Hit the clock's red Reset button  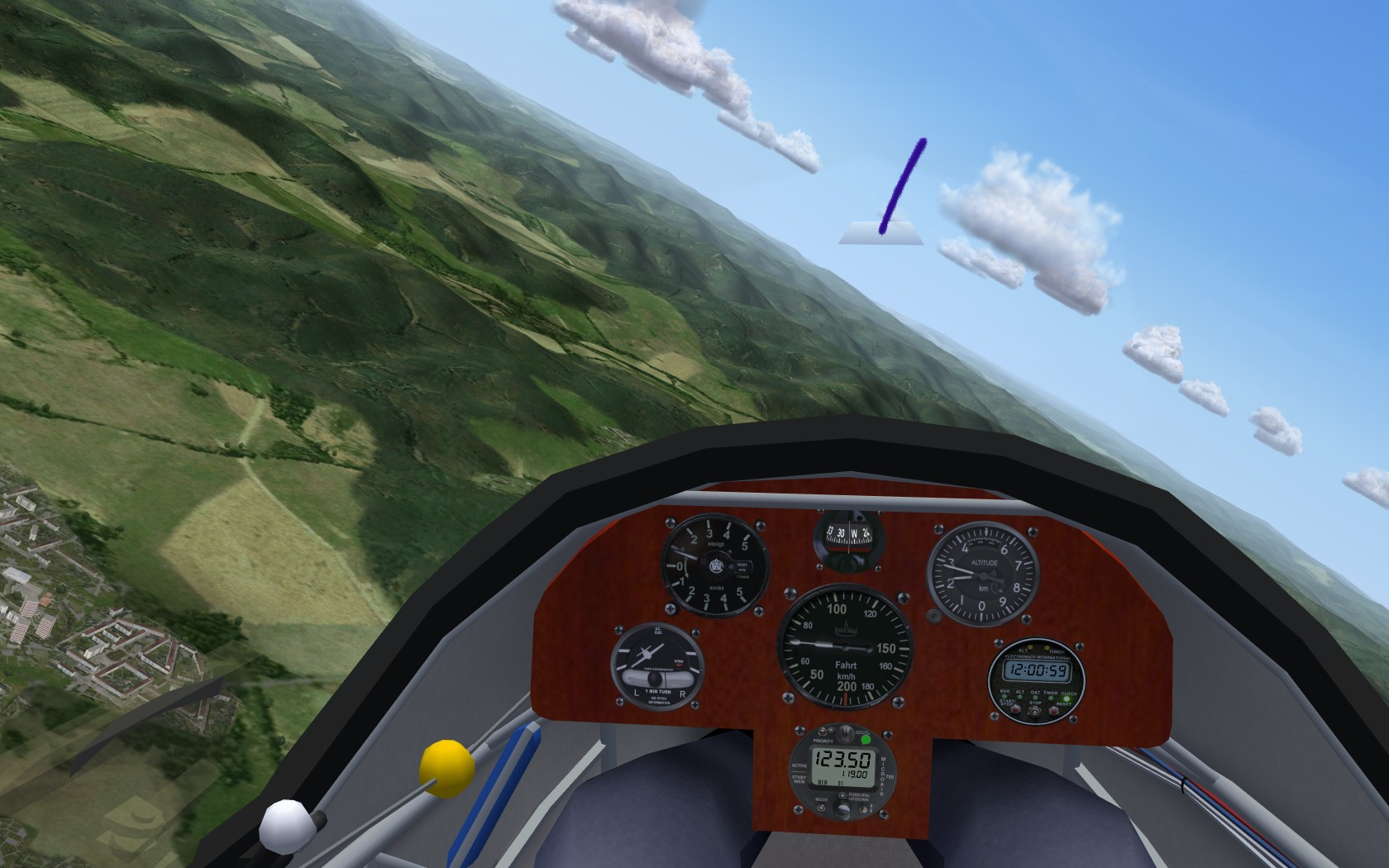click(1054, 710)
